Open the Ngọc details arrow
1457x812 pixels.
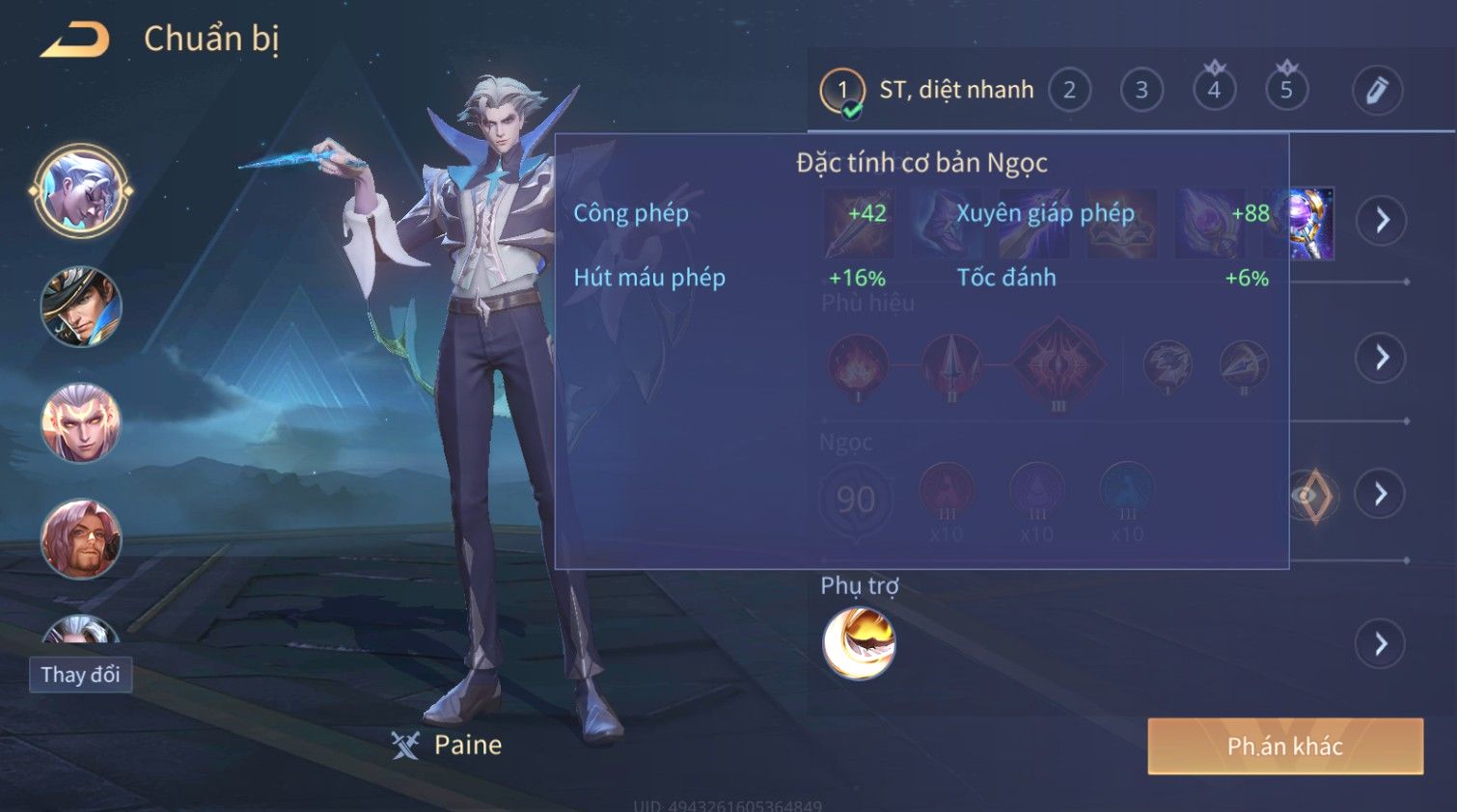(1381, 495)
